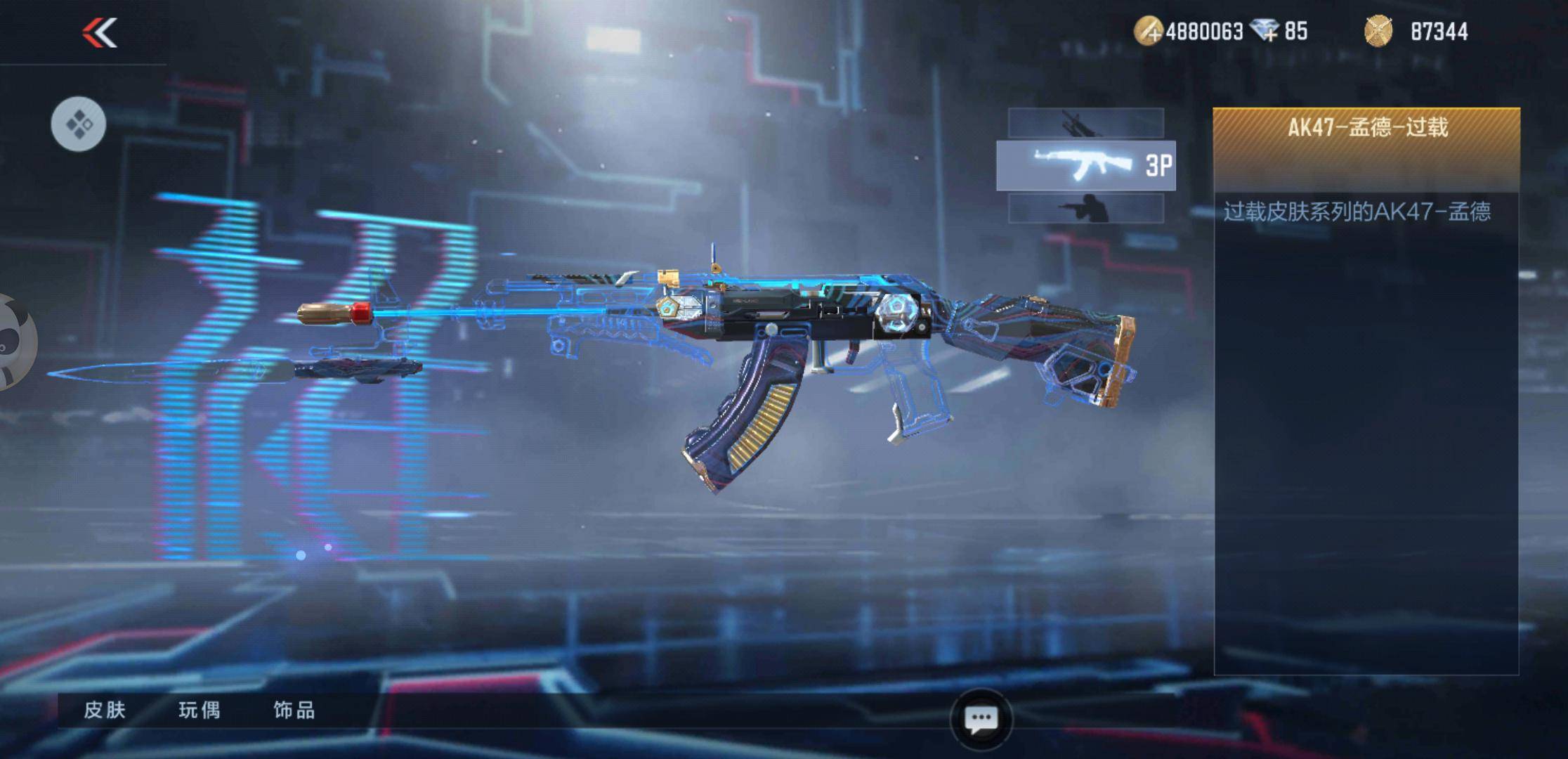Choose the first-person gun view thumbnail
Image resolution: width=1568 pixels, height=759 pixels.
[x=1085, y=124]
